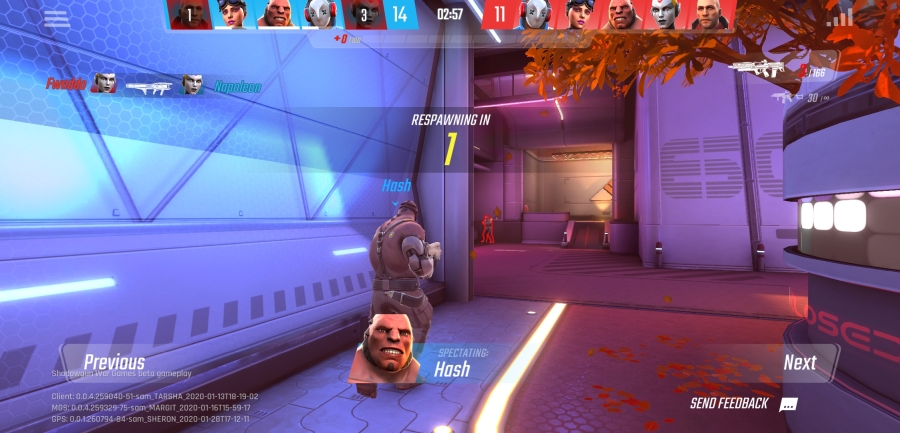Spectate the previous player
The height and width of the screenshot is (433, 900).
(113, 363)
